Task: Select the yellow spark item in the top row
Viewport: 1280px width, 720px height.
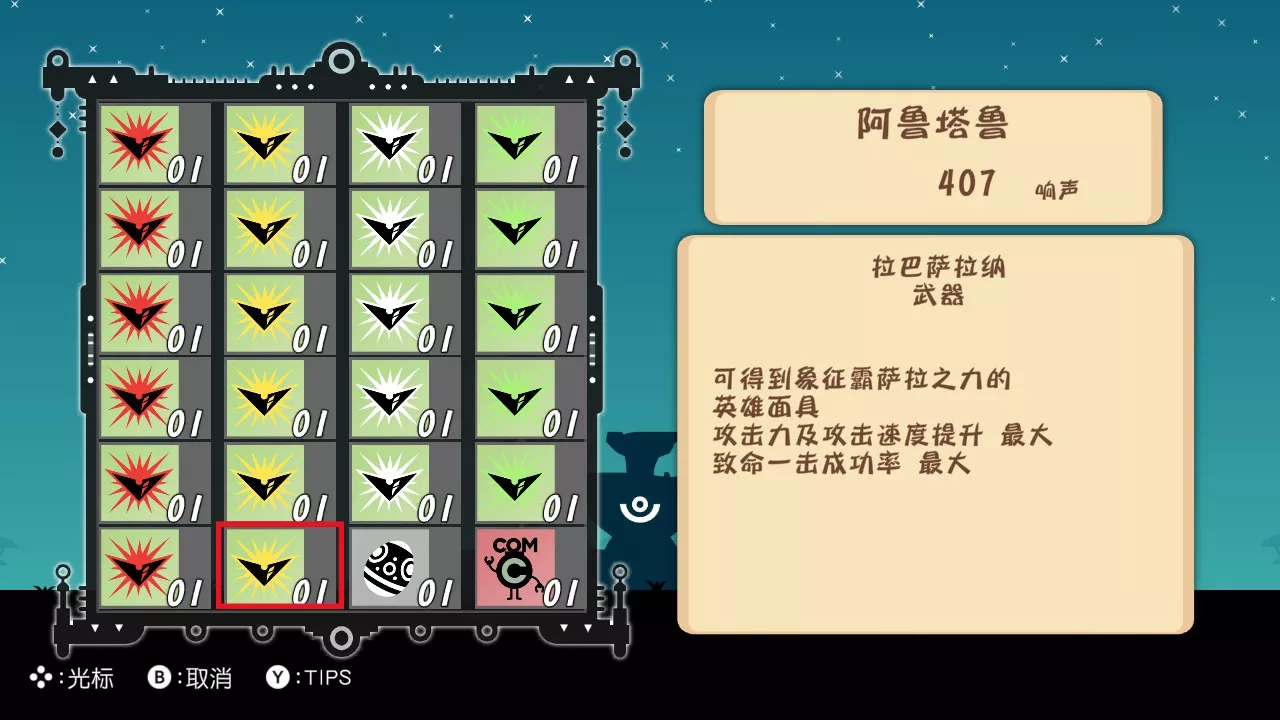Action: click(x=263, y=145)
